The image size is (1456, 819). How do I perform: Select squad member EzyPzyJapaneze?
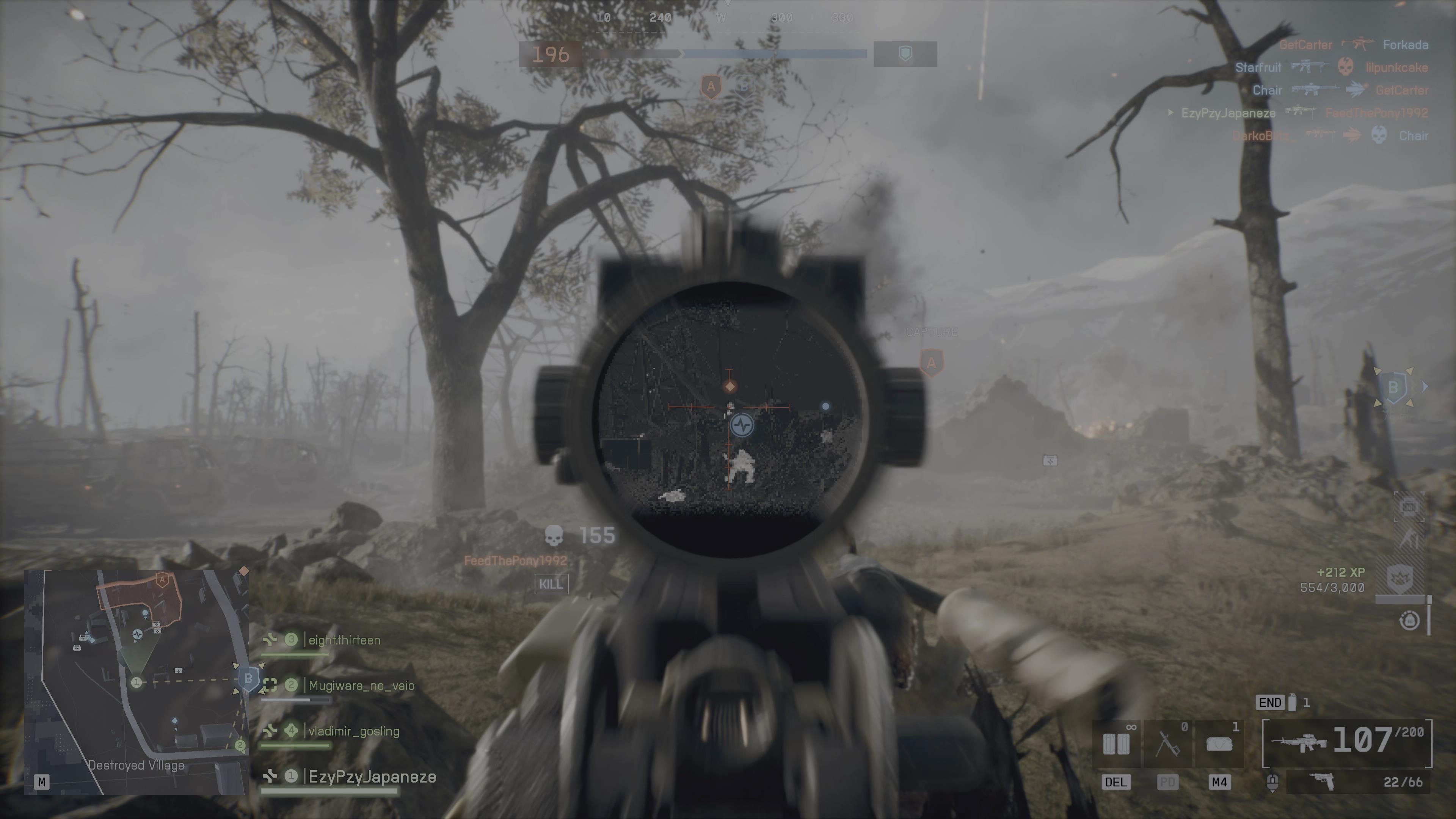(x=372, y=777)
